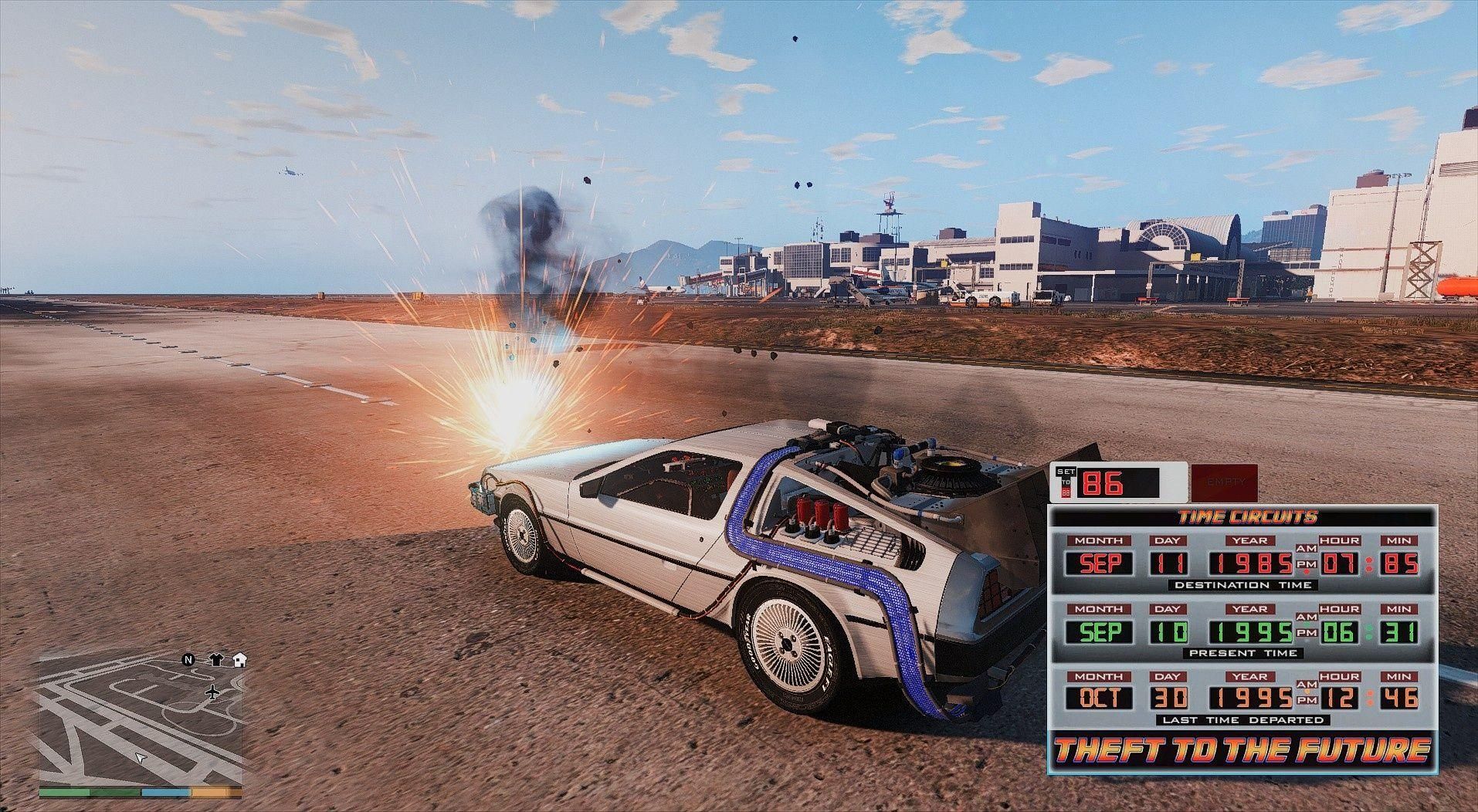Click the EMPTY fuel indicator
Viewport: 1478px width, 812px height.
(1225, 482)
